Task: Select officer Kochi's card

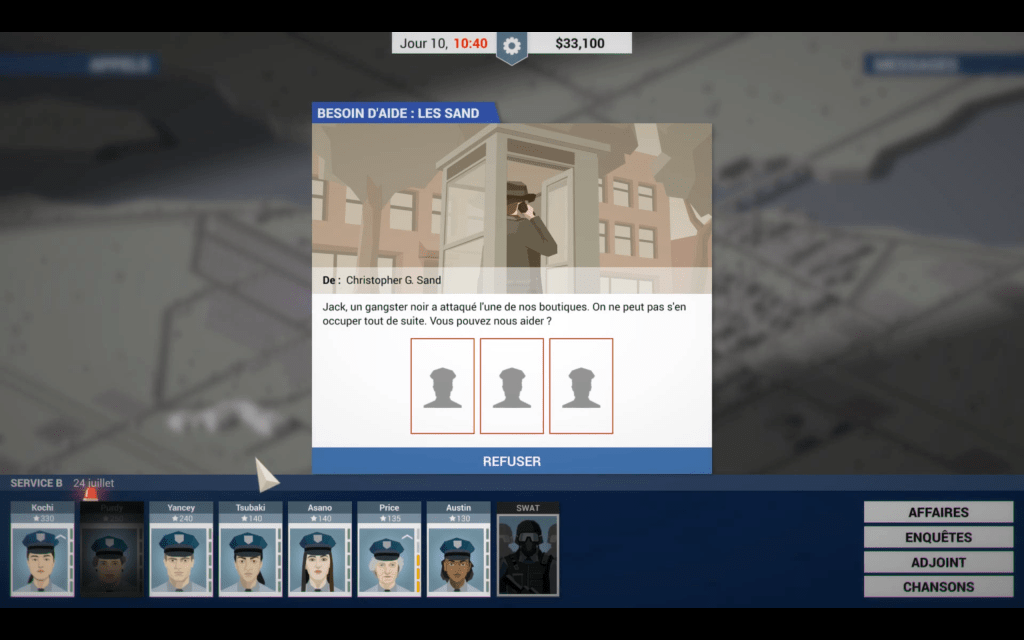Action: pyautogui.click(x=42, y=550)
